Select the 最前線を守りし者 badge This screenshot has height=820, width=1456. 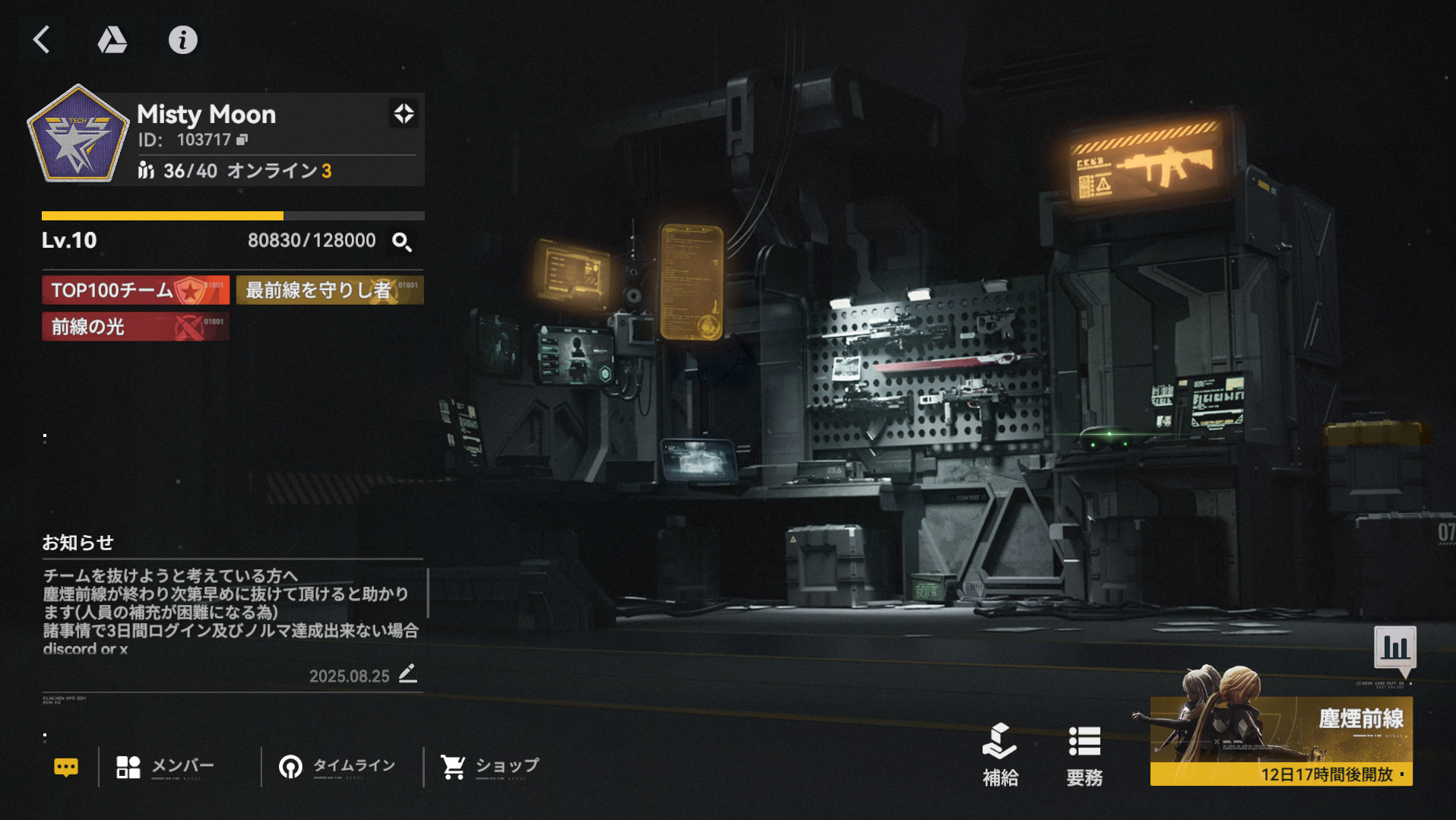point(330,290)
